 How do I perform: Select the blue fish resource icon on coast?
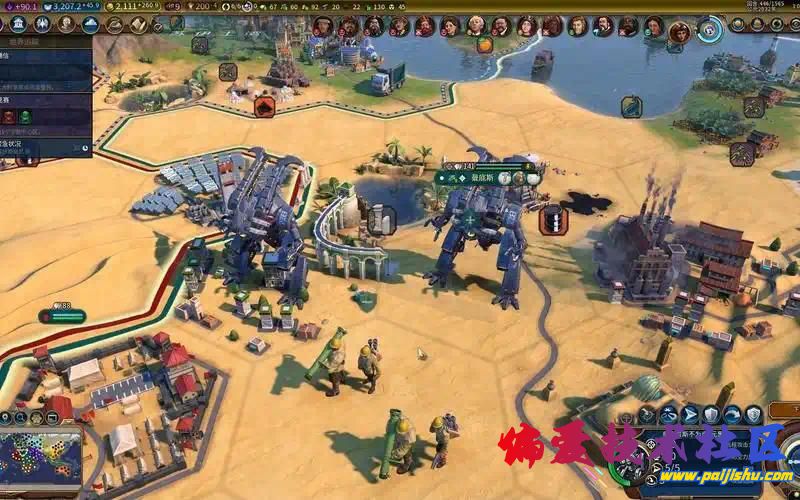coord(631,106)
